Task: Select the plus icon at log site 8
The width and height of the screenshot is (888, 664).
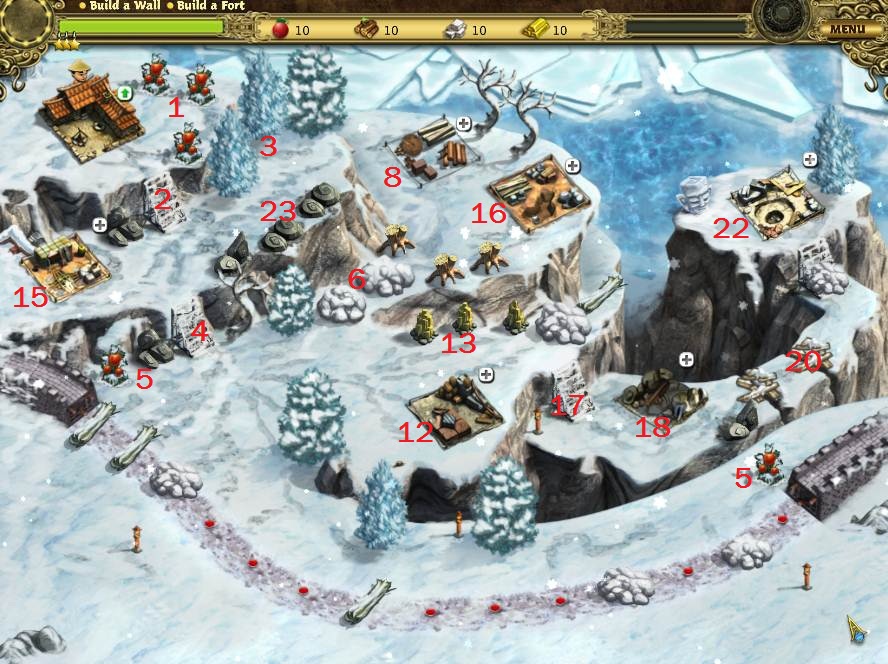Action: tap(464, 124)
